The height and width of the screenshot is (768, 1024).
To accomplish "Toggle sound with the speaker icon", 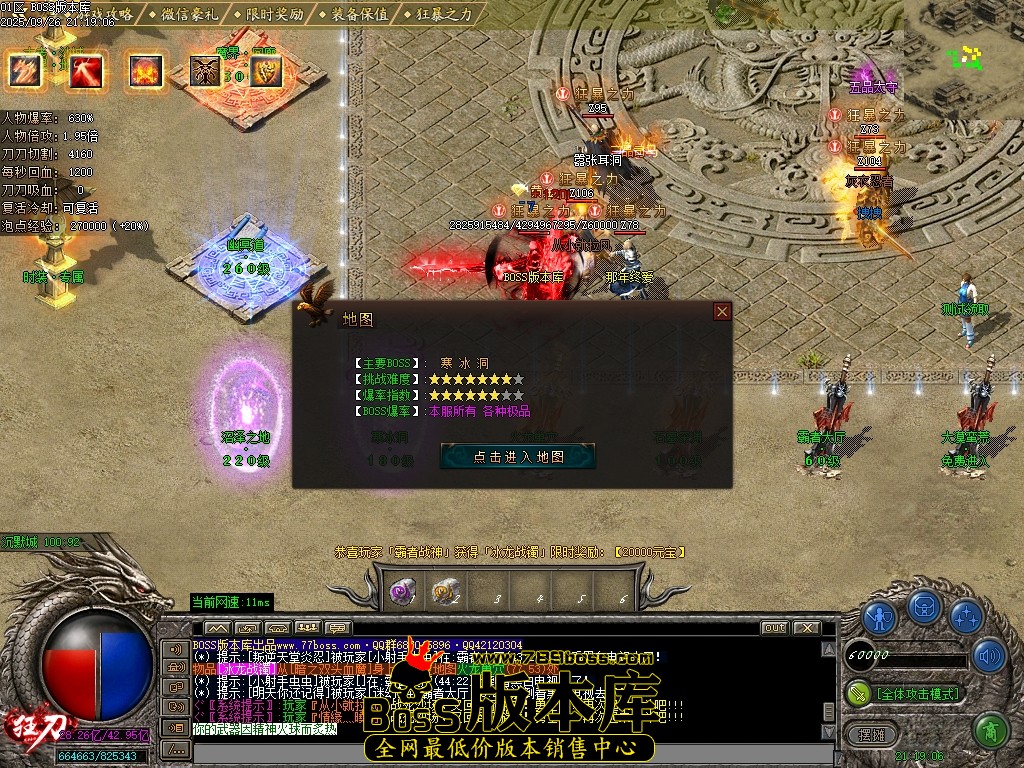I will 988,655.
